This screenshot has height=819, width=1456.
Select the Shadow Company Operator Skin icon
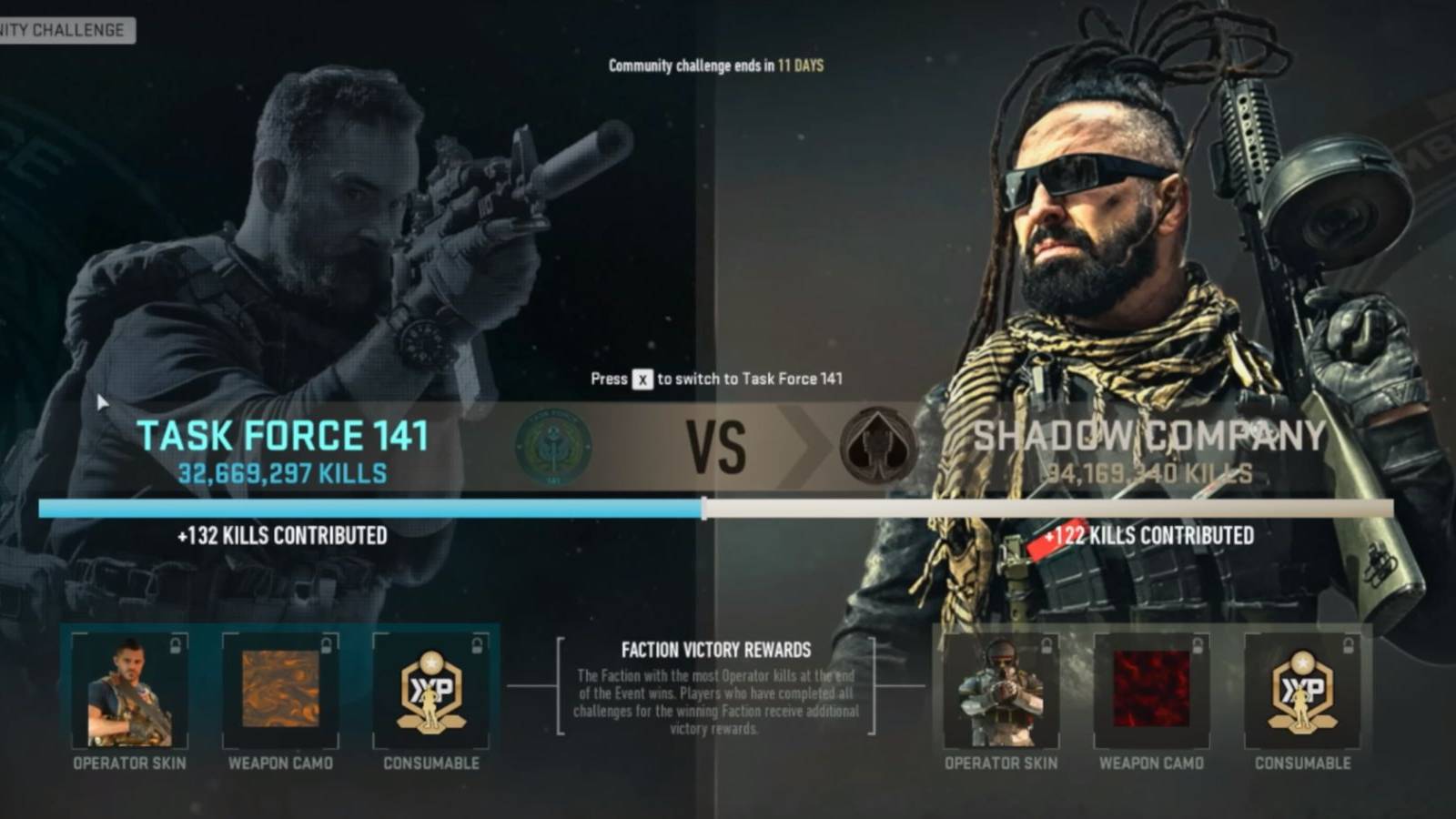pos(1002,692)
